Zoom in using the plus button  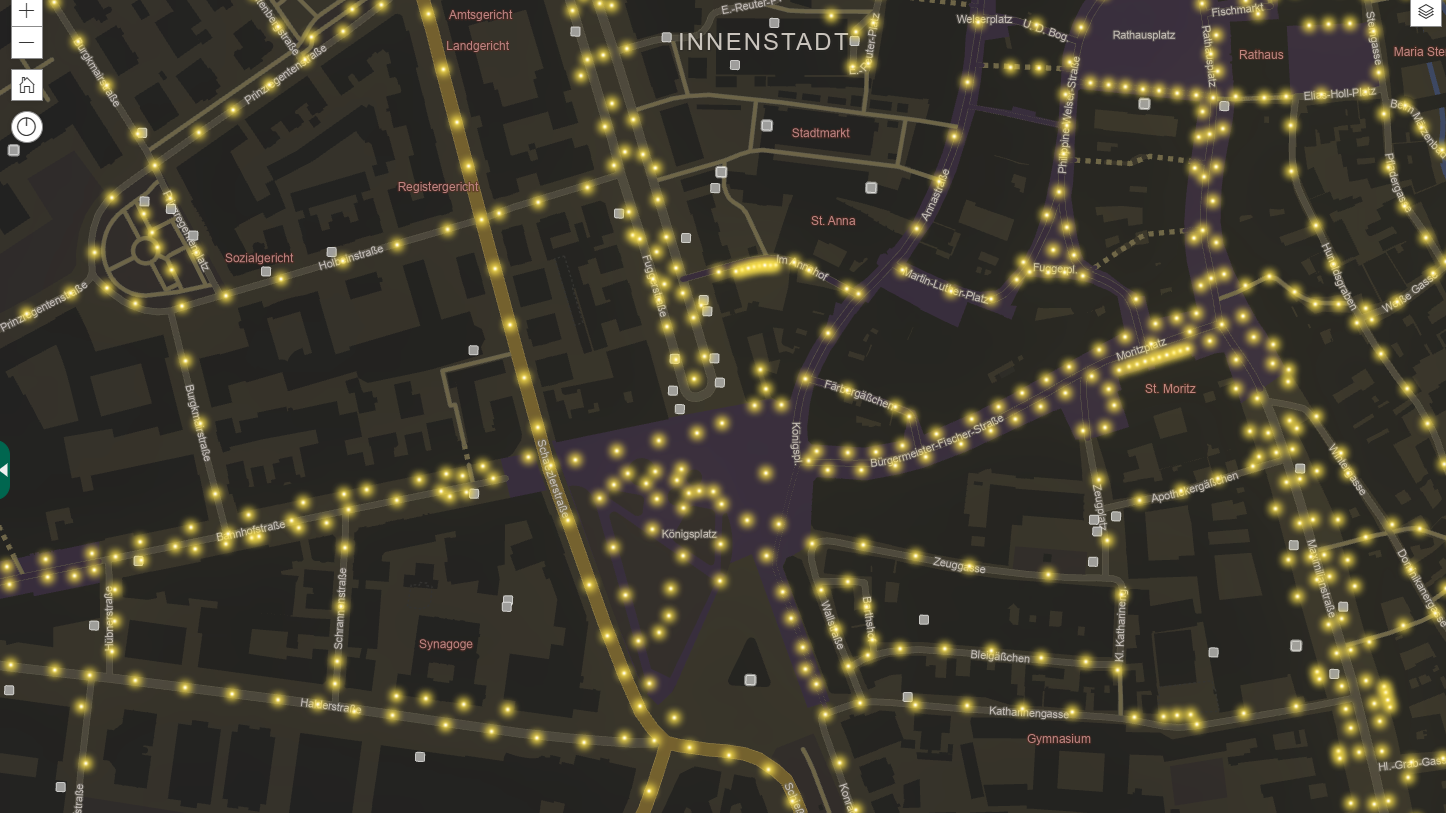(x=26, y=11)
